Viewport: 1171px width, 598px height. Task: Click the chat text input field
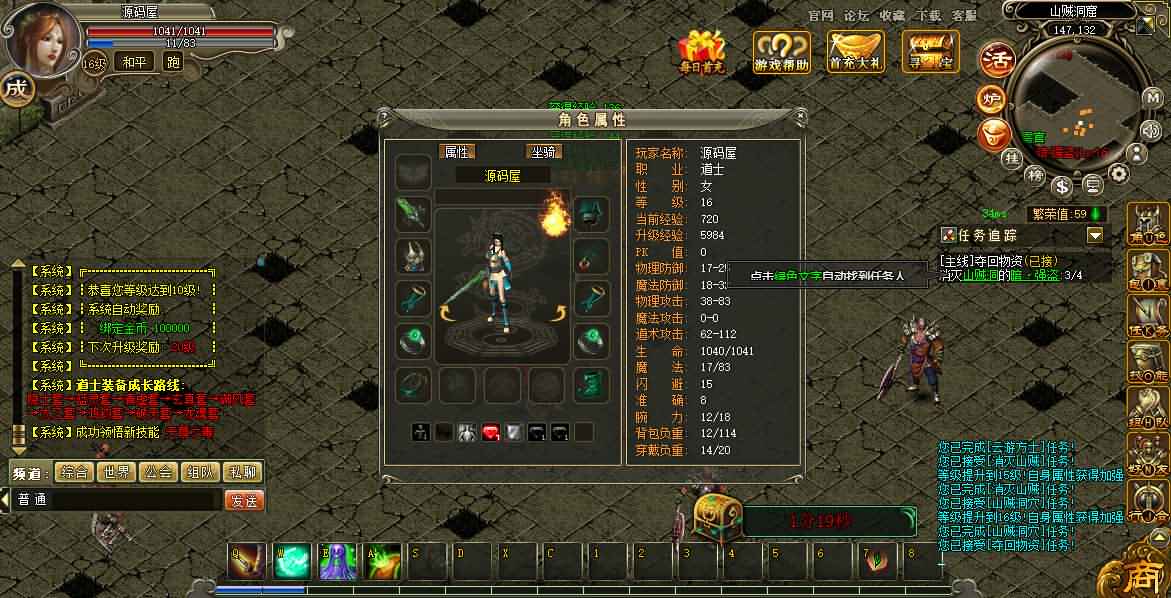click(115, 500)
